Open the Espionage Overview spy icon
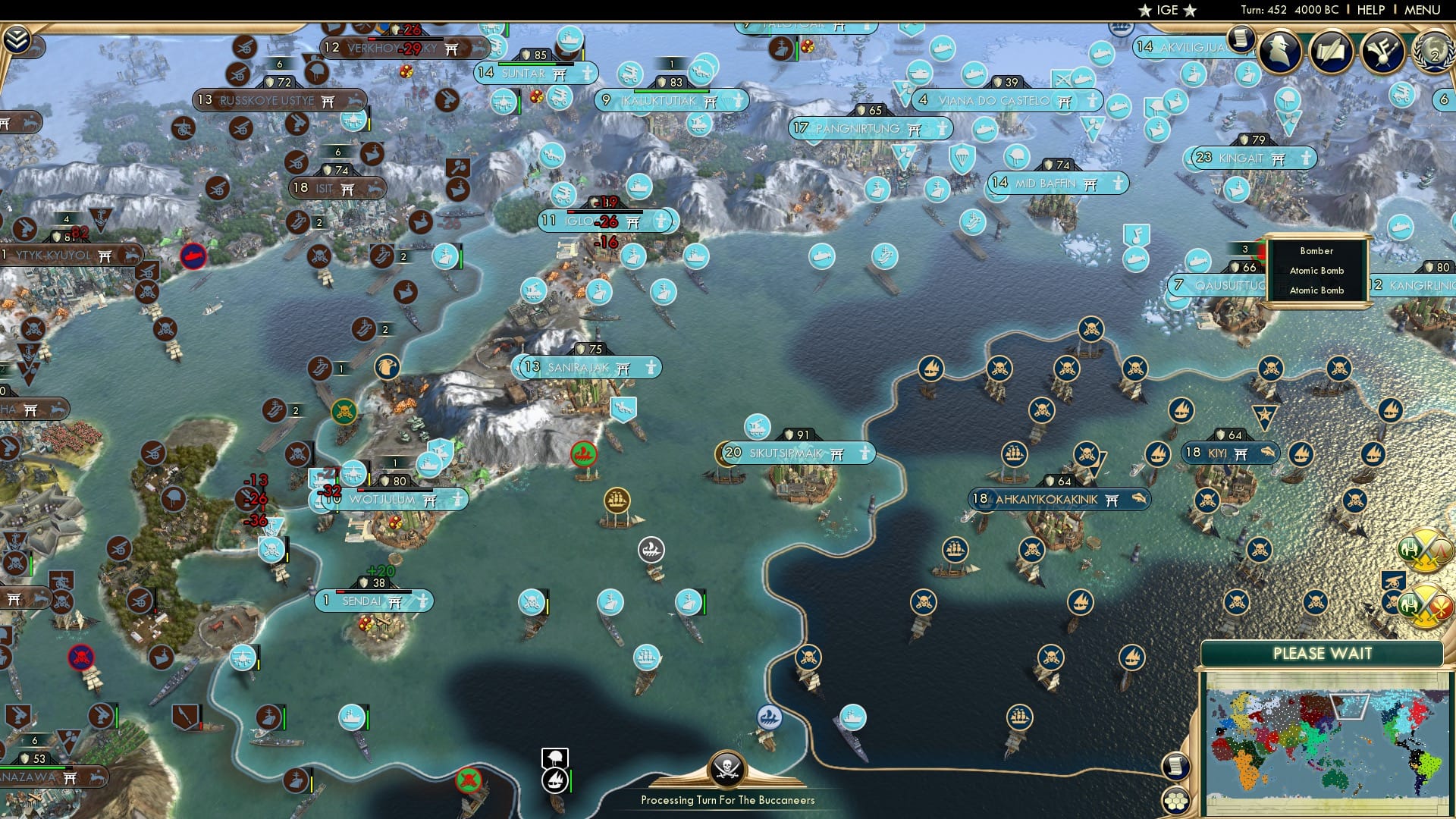Viewport: 1456px width, 819px height. pos(1278,53)
